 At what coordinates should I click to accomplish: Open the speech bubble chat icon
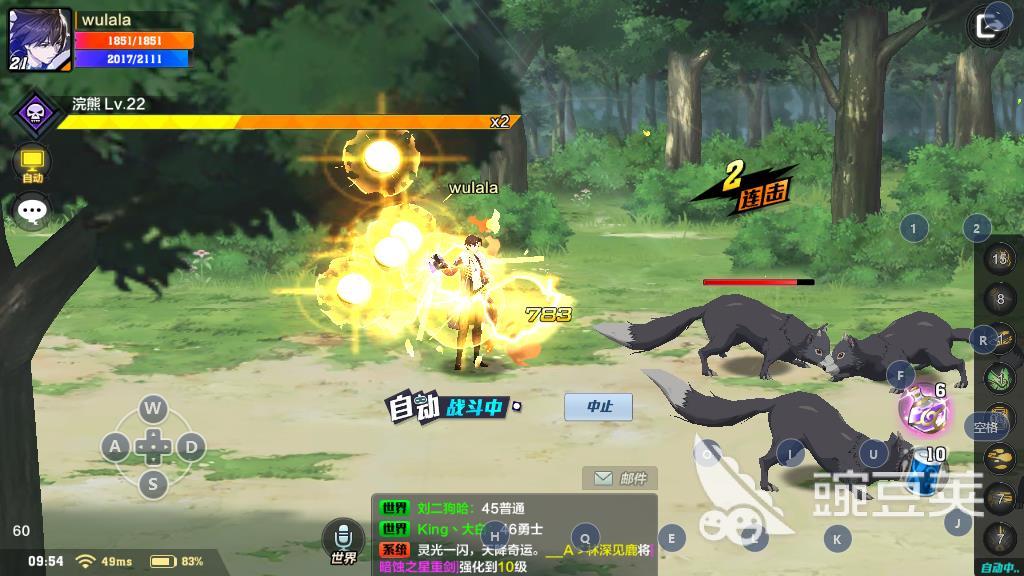[33, 210]
